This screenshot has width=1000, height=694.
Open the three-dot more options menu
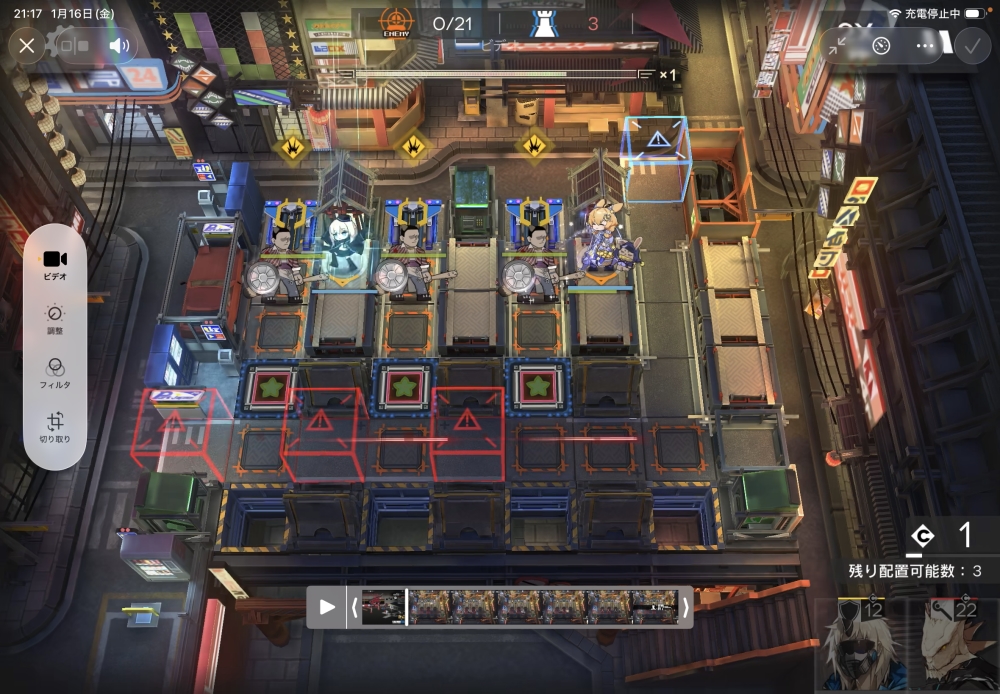pos(925,45)
